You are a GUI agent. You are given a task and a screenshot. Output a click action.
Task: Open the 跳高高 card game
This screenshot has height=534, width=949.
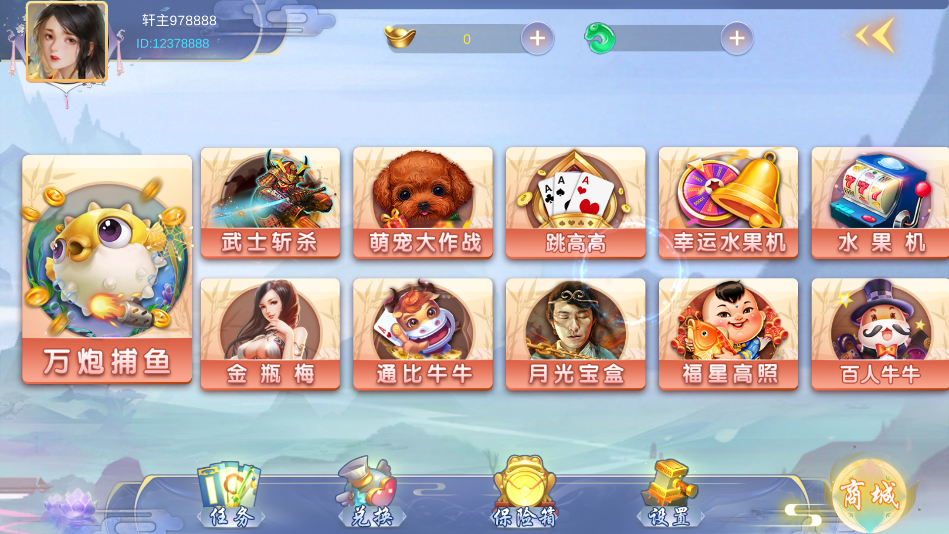[x=575, y=202]
